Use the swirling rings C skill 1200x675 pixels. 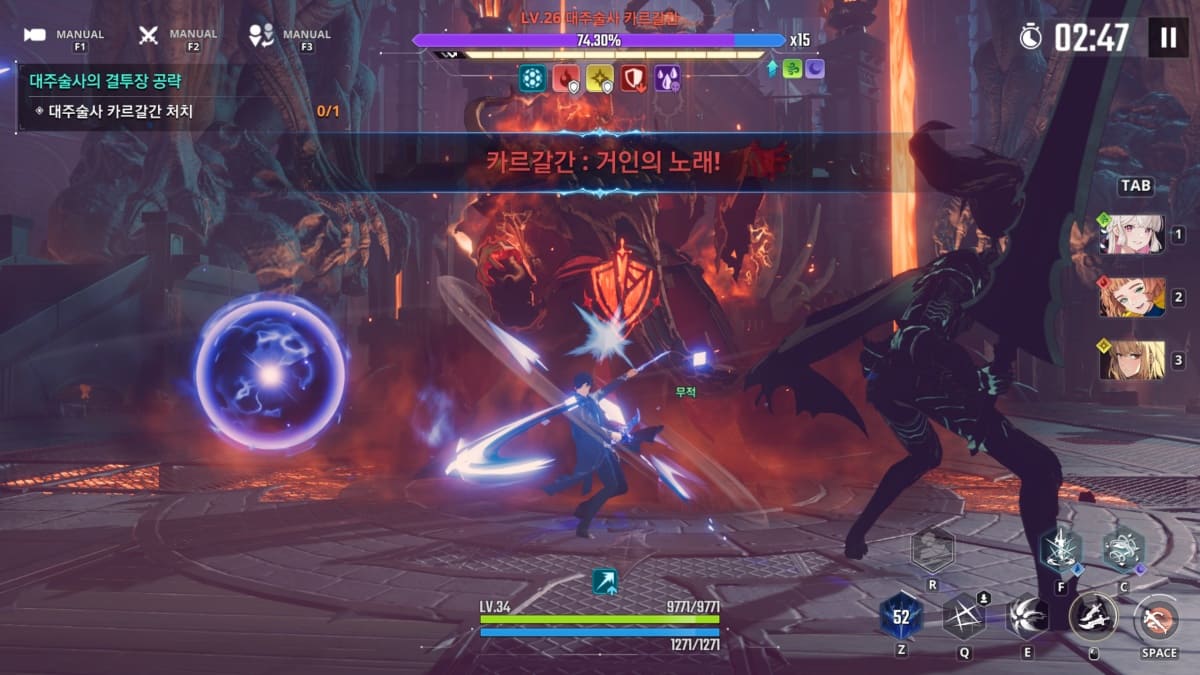coord(1123,549)
